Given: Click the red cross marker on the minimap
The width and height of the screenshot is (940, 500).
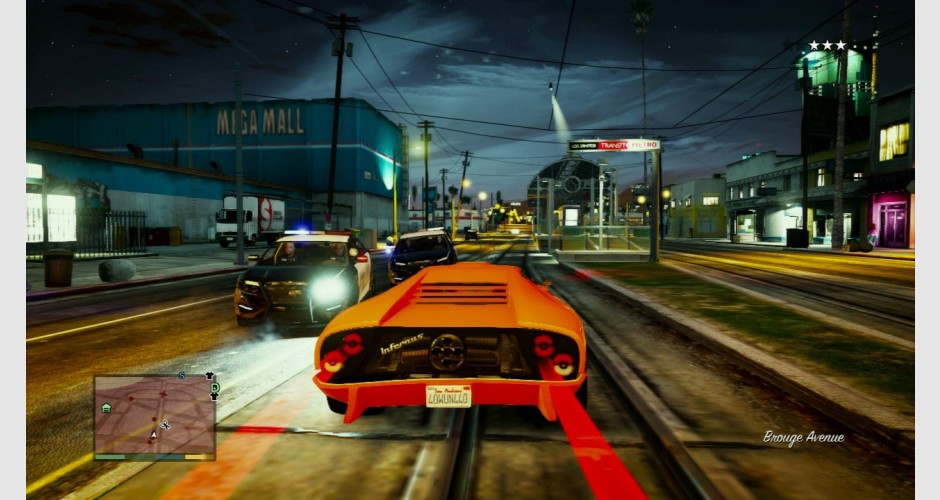Looking at the screenshot, I should [x=162, y=394].
